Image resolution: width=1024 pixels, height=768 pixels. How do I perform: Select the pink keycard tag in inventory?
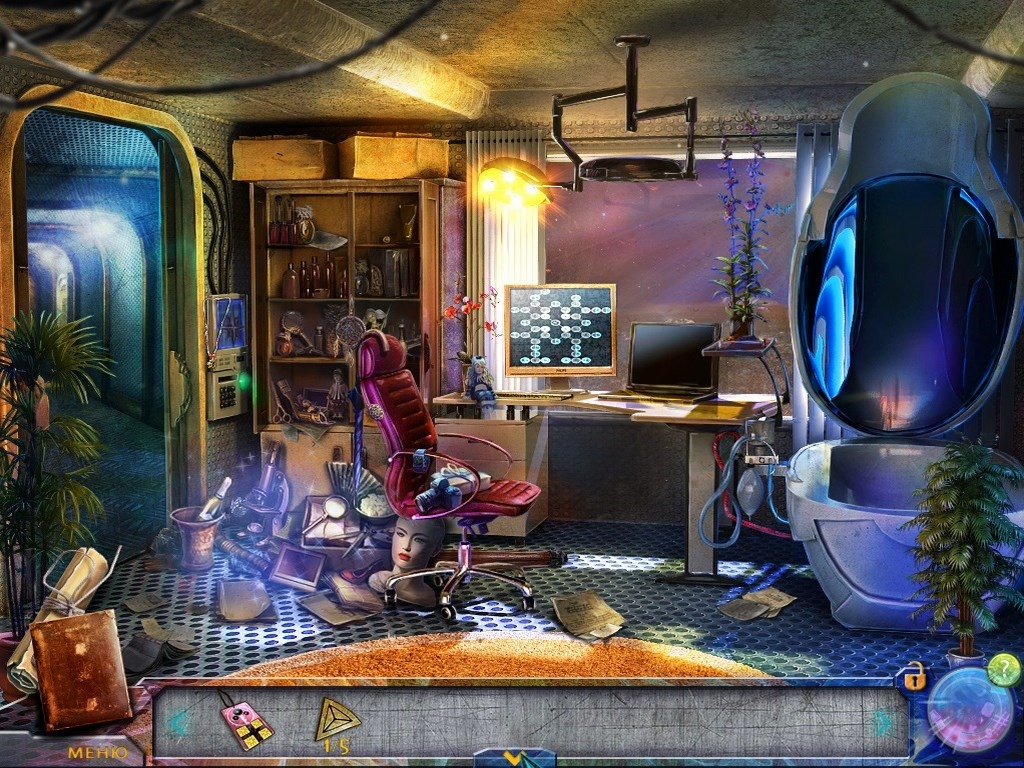[246, 721]
